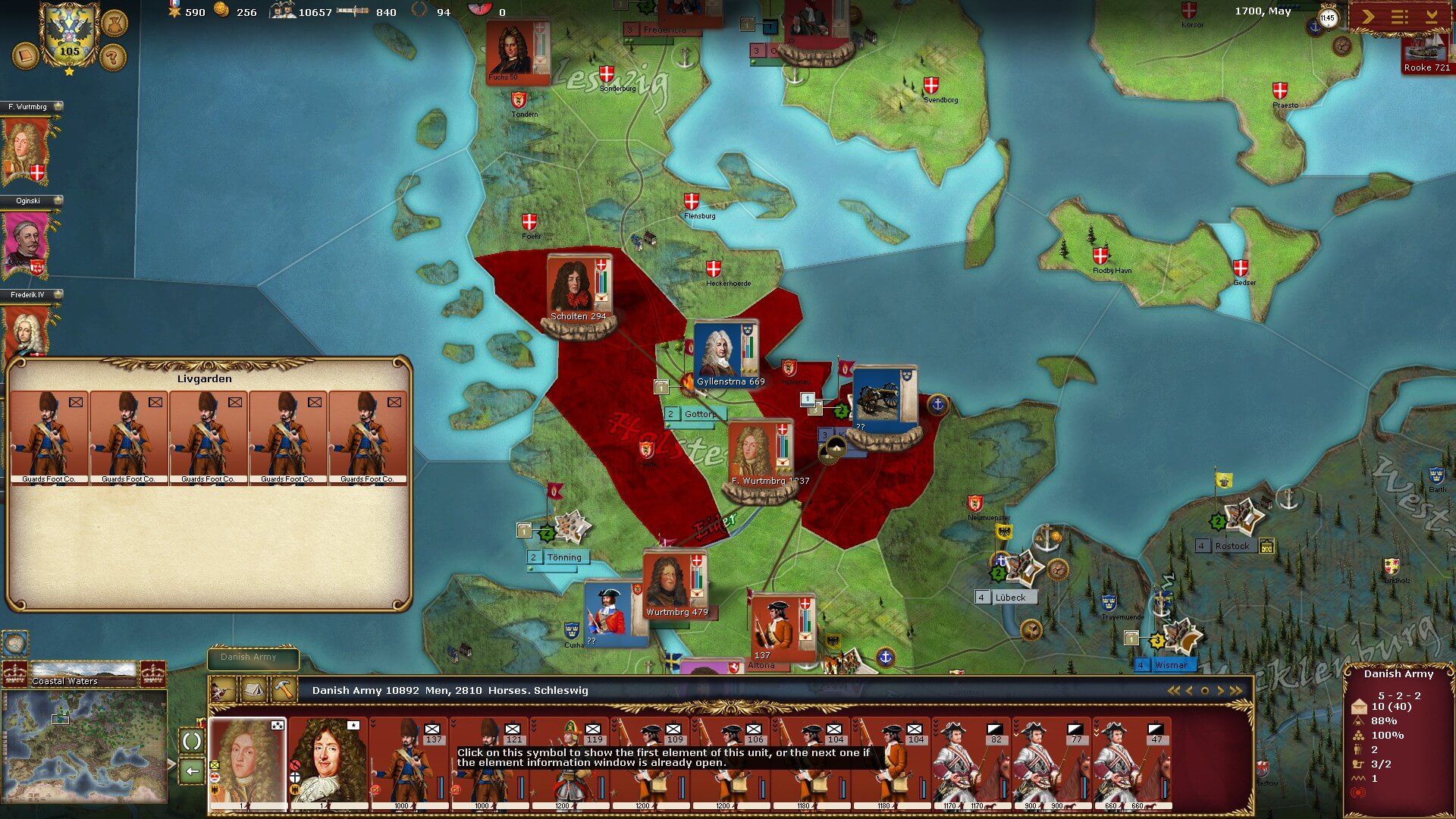Click the question mark help button
This screenshot has height=819, width=1456.
click(x=112, y=57)
